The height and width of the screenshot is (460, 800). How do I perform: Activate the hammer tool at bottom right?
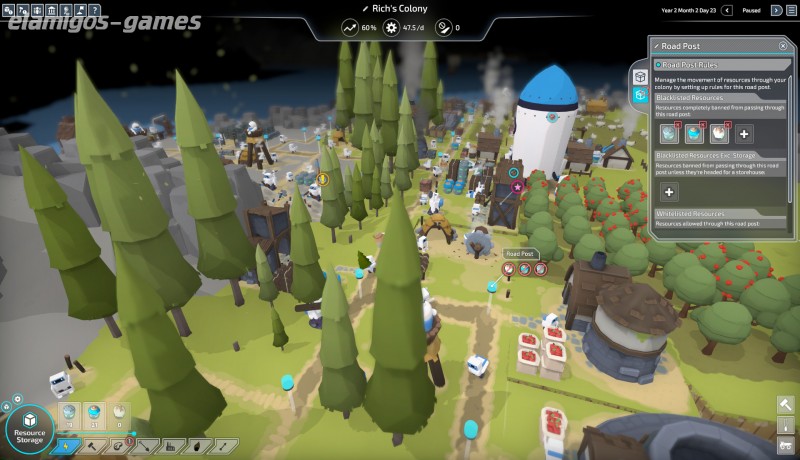pos(785,405)
